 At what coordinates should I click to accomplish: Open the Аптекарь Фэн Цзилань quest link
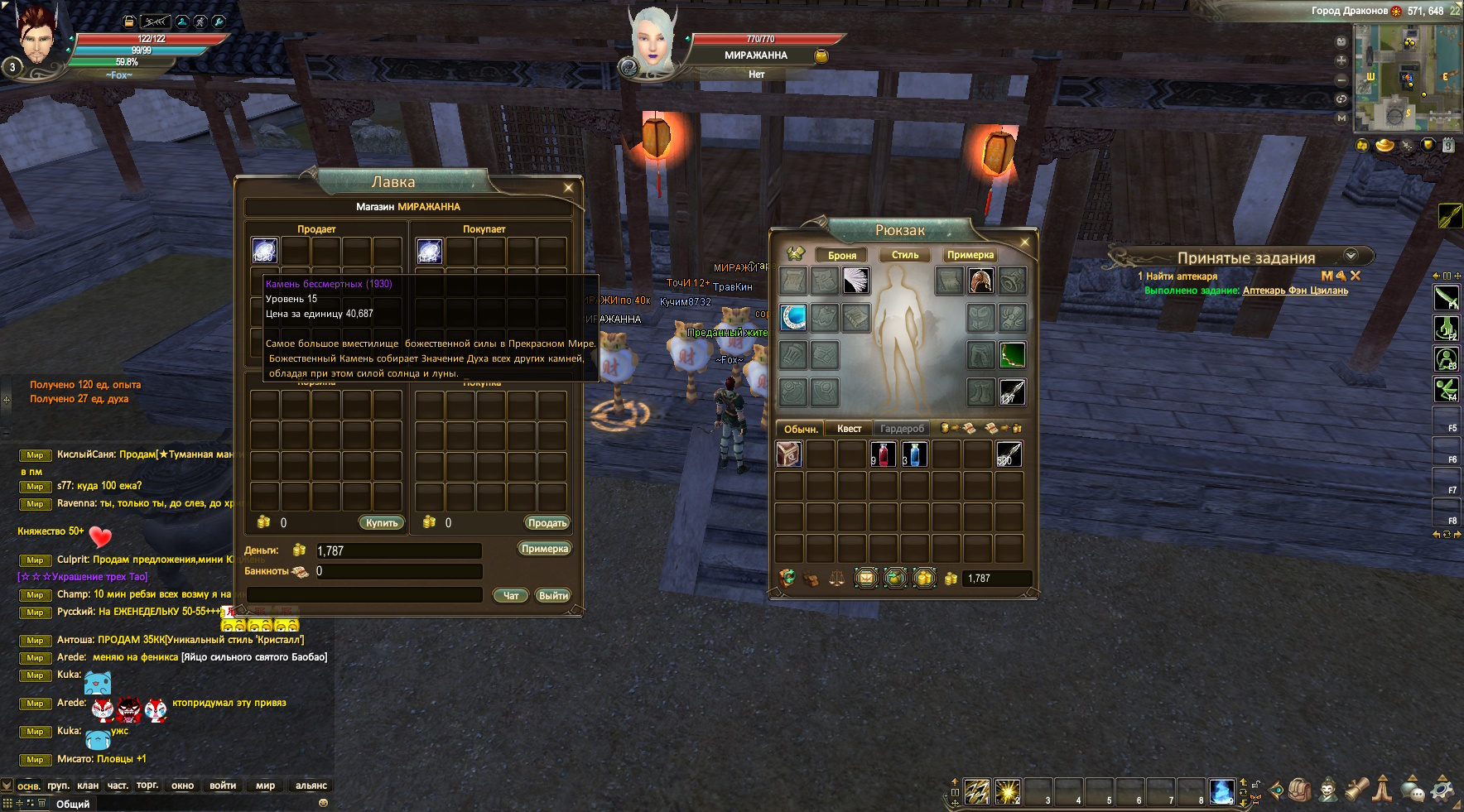click(1295, 291)
